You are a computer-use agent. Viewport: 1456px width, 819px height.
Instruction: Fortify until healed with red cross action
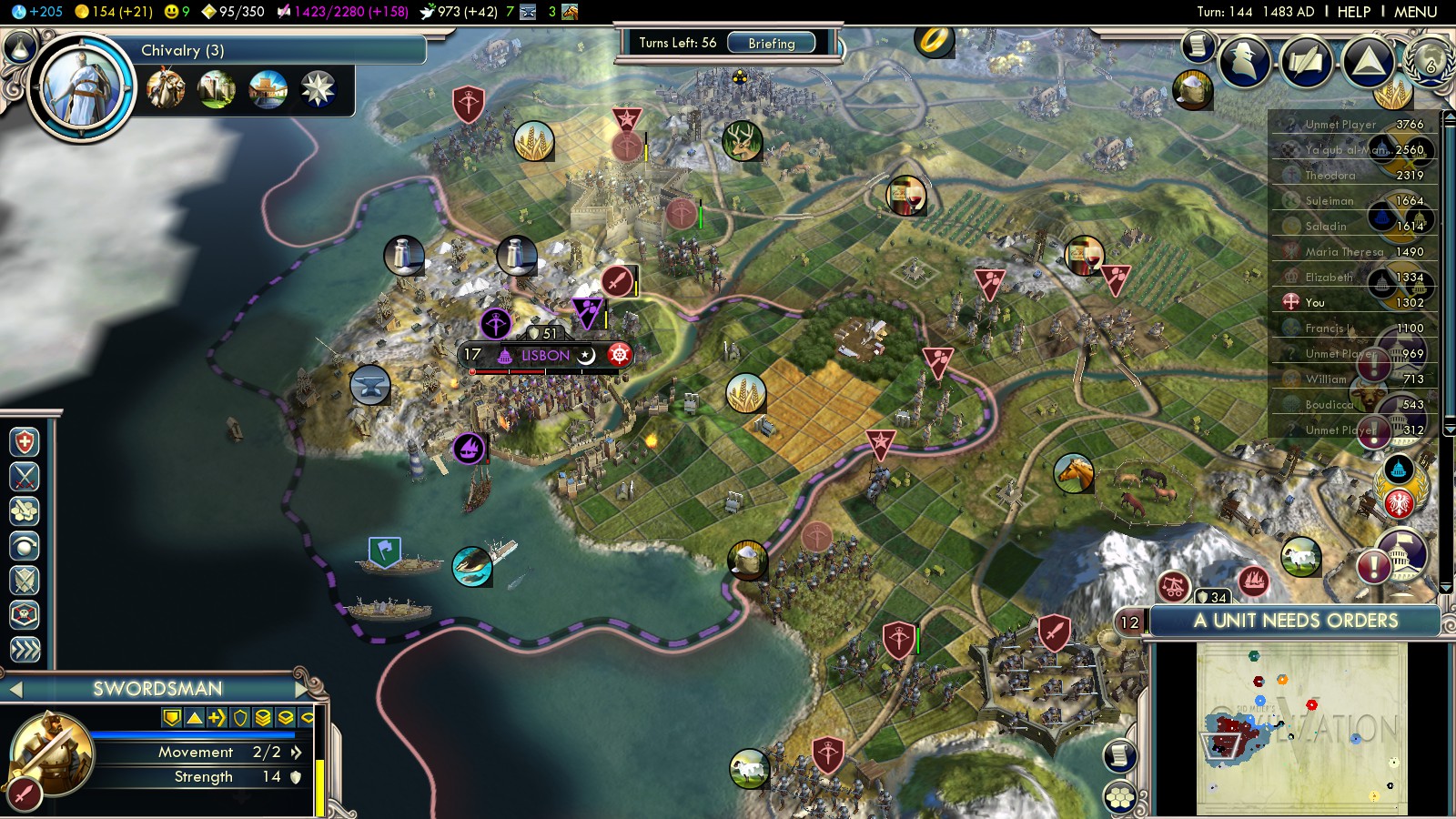coord(25,442)
